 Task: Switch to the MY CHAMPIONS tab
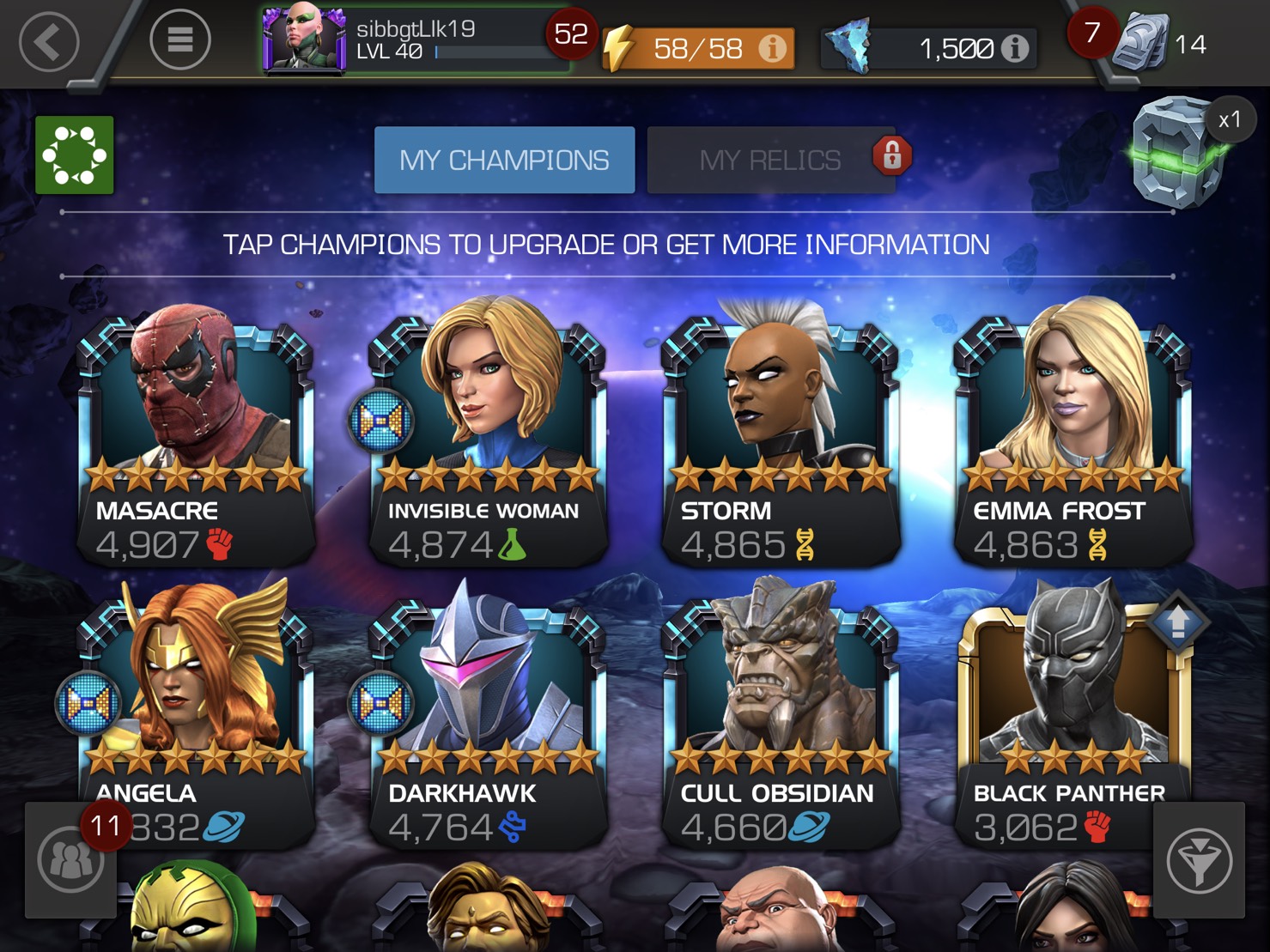[x=504, y=159]
